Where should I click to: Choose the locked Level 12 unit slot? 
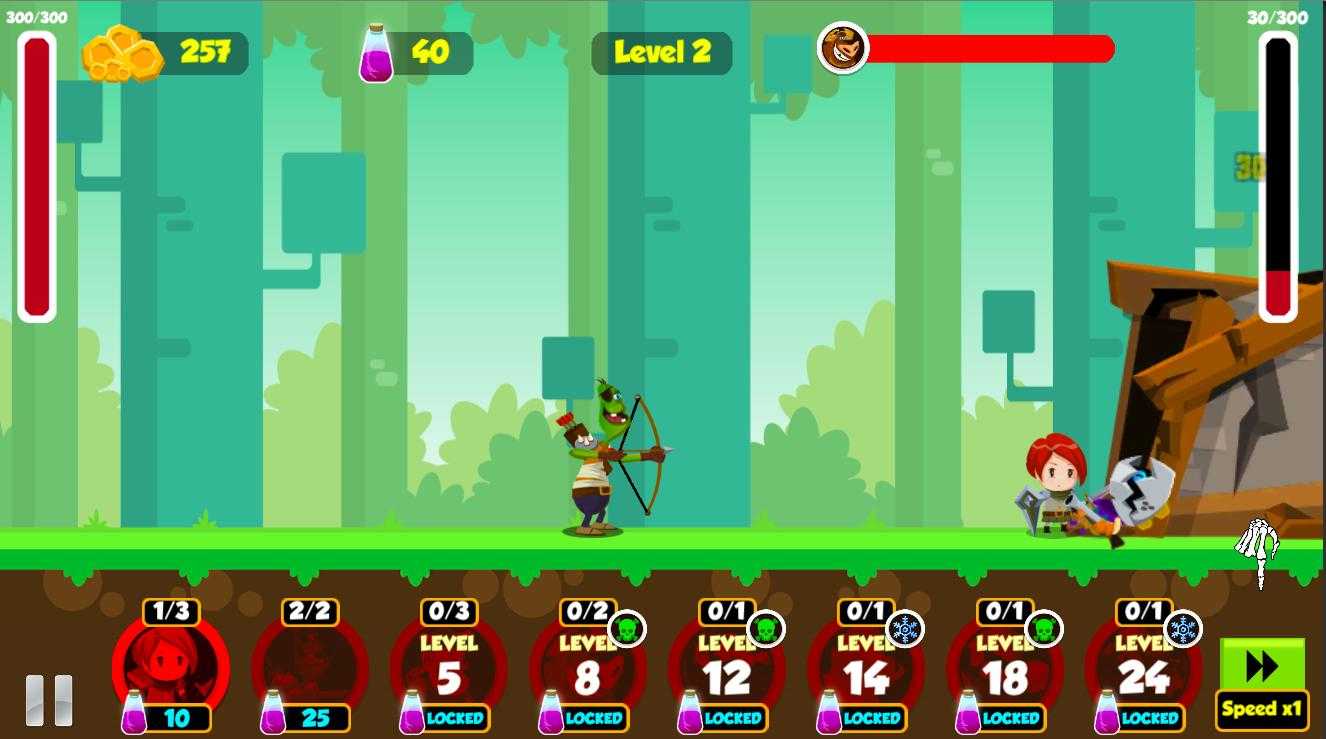726,667
